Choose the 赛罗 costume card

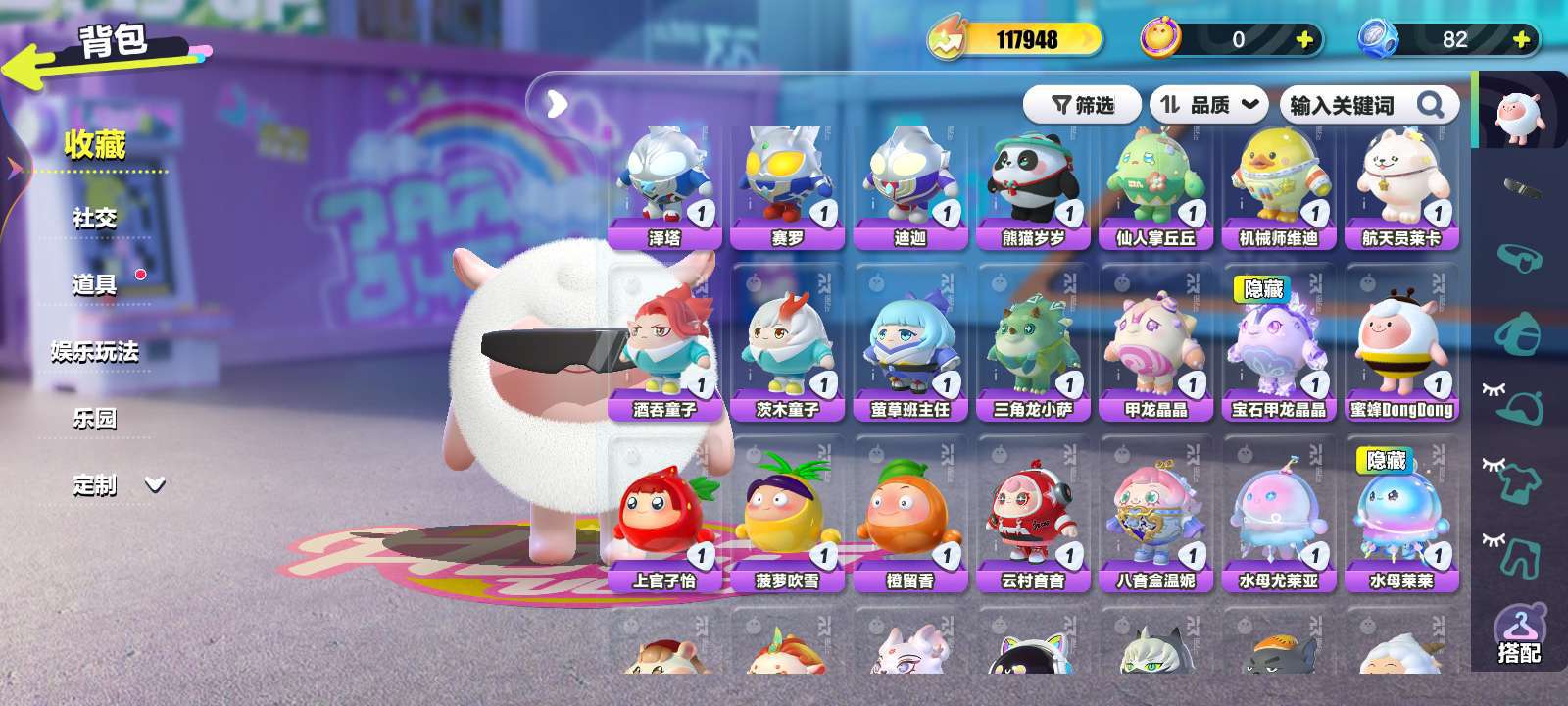pos(787,188)
